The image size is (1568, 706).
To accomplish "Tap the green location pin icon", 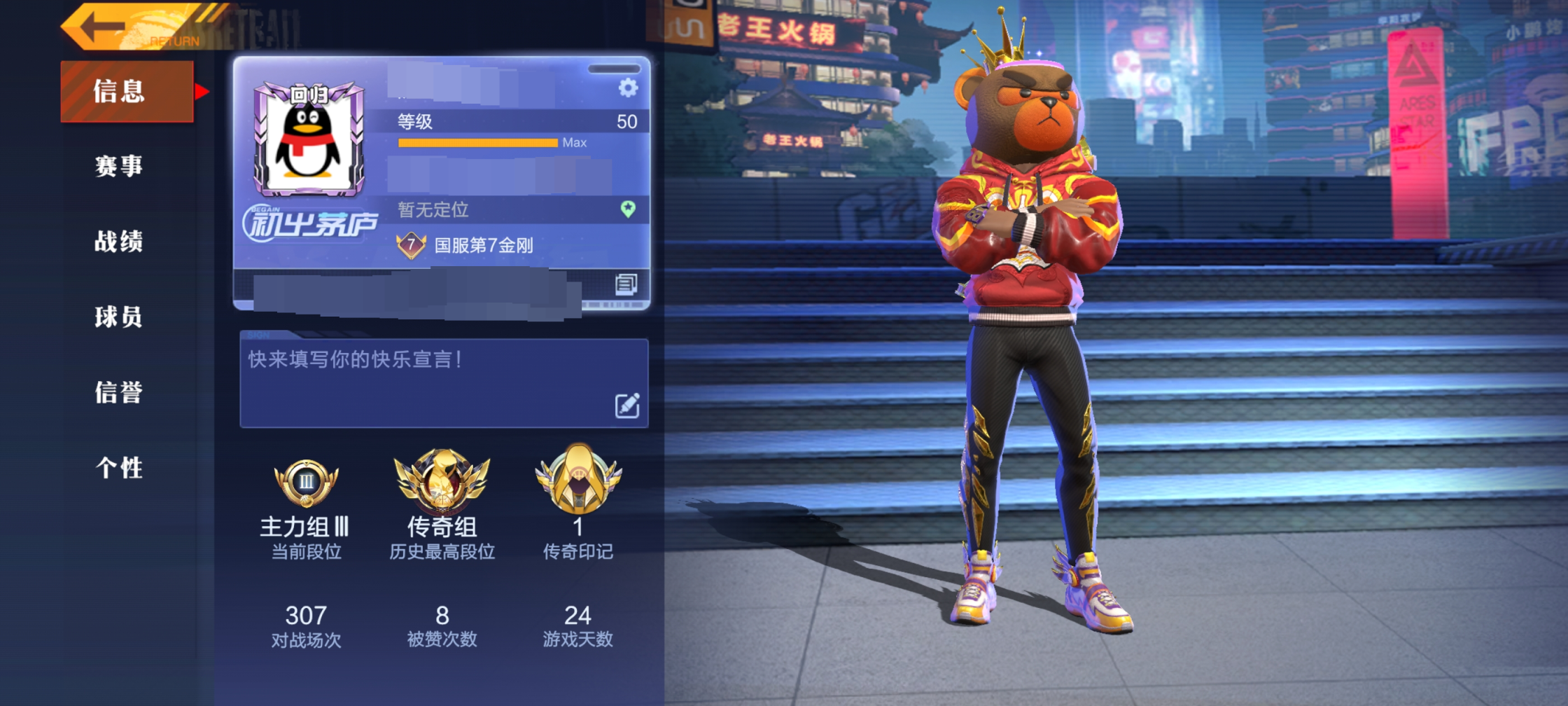I will pyautogui.click(x=628, y=209).
